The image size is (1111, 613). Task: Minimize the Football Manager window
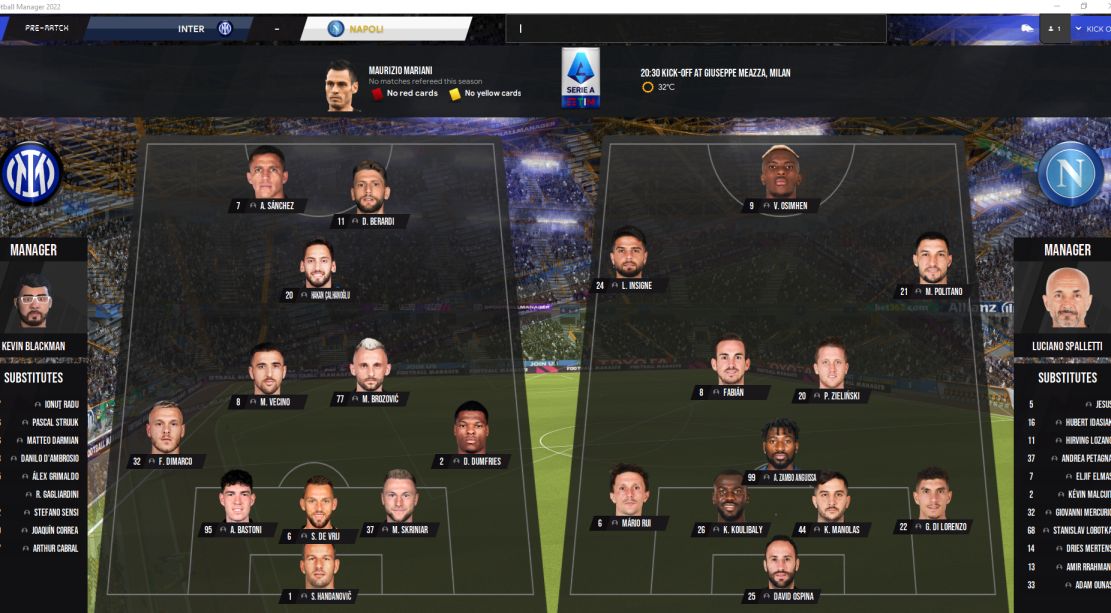(x=1055, y=5)
